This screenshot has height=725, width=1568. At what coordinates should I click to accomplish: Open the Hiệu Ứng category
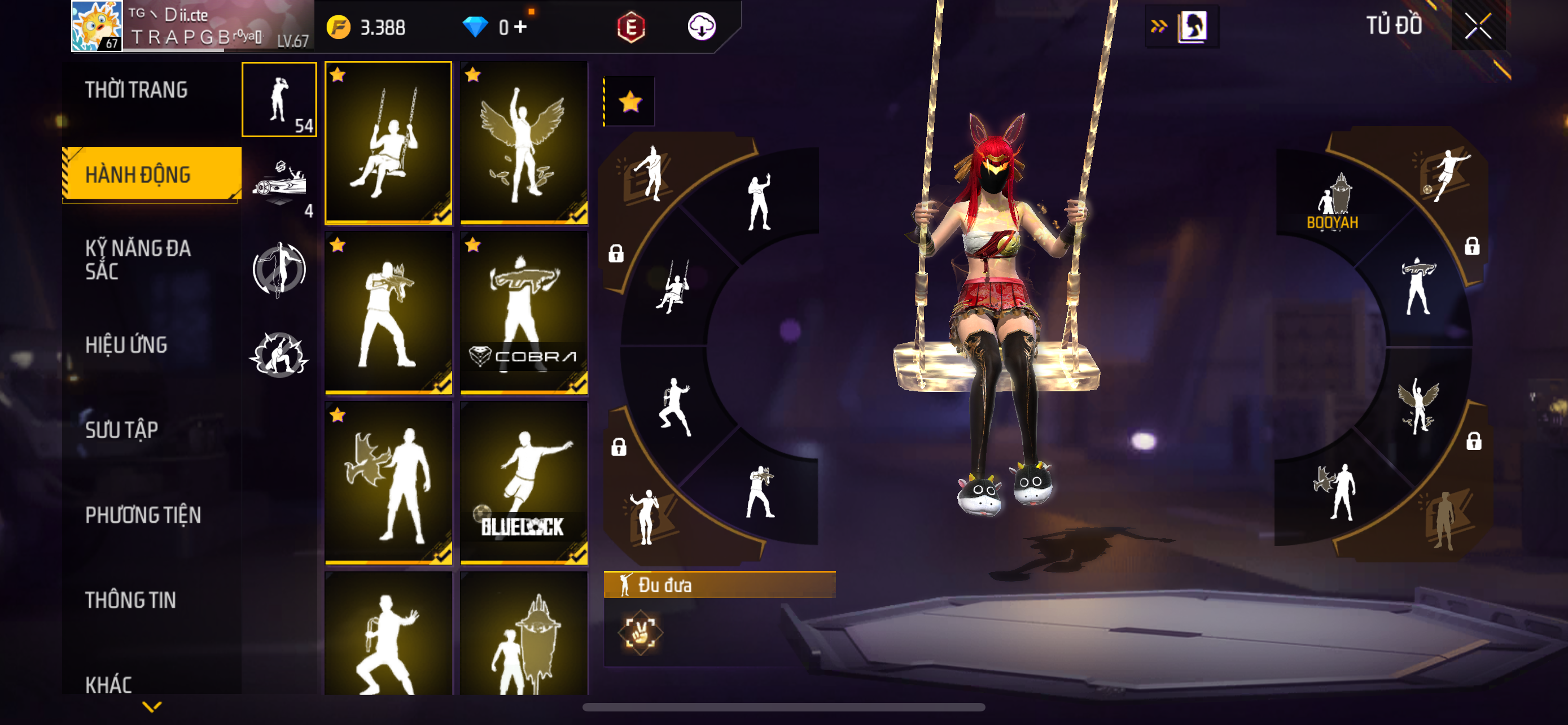tap(126, 345)
